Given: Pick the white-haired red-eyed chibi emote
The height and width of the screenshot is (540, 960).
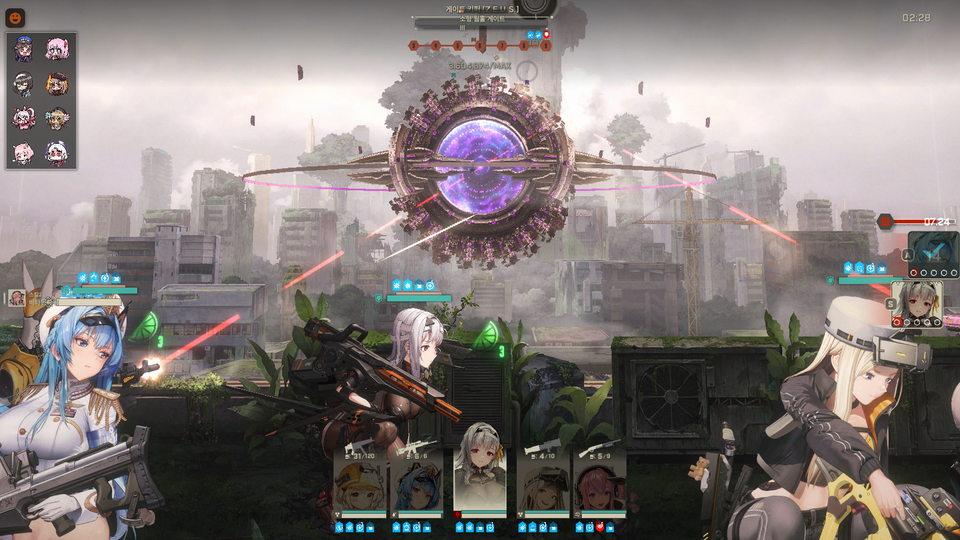Looking at the screenshot, I should point(56,153).
